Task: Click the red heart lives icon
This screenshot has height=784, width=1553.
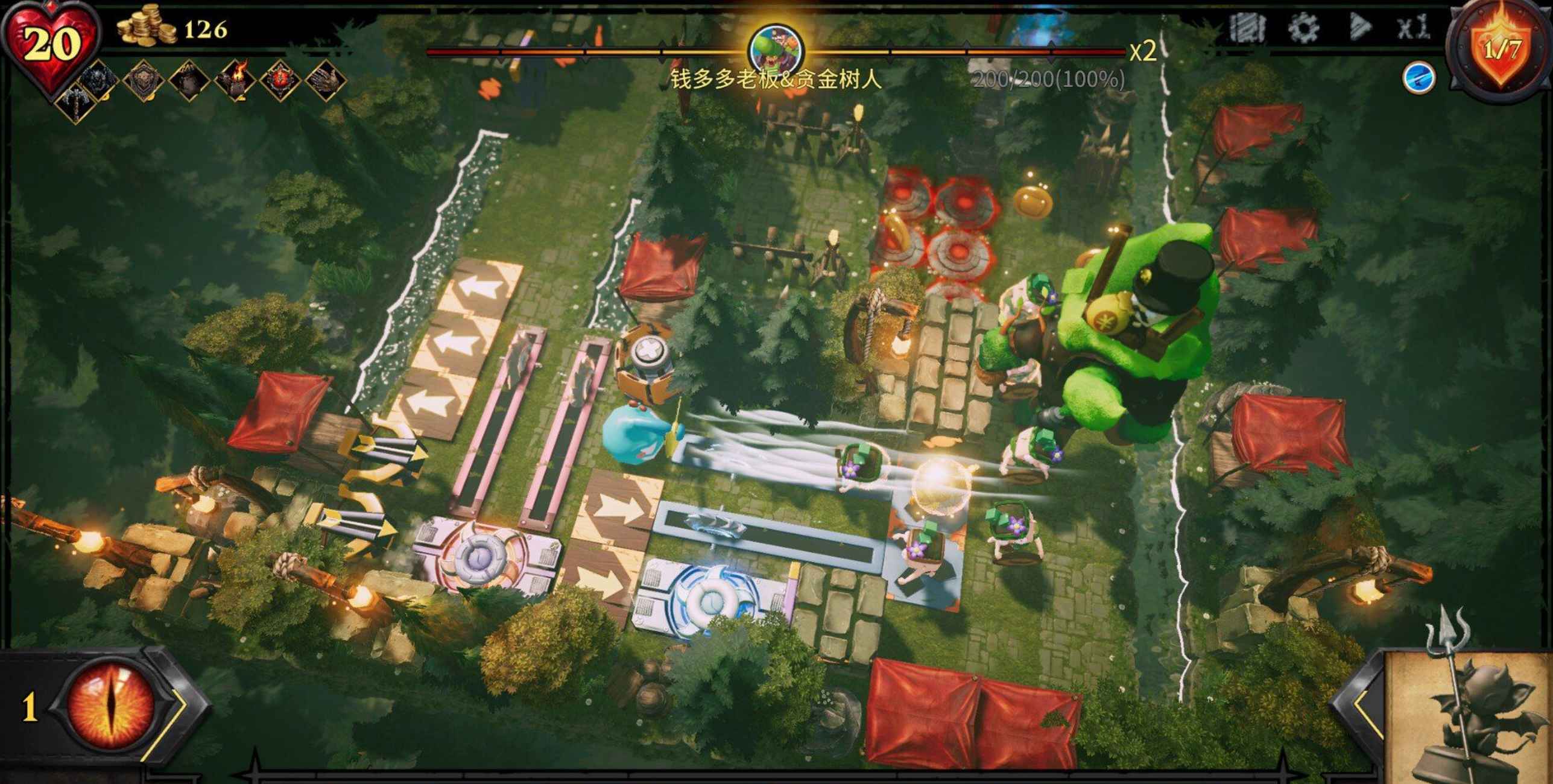Action: (x=51, y=45)
